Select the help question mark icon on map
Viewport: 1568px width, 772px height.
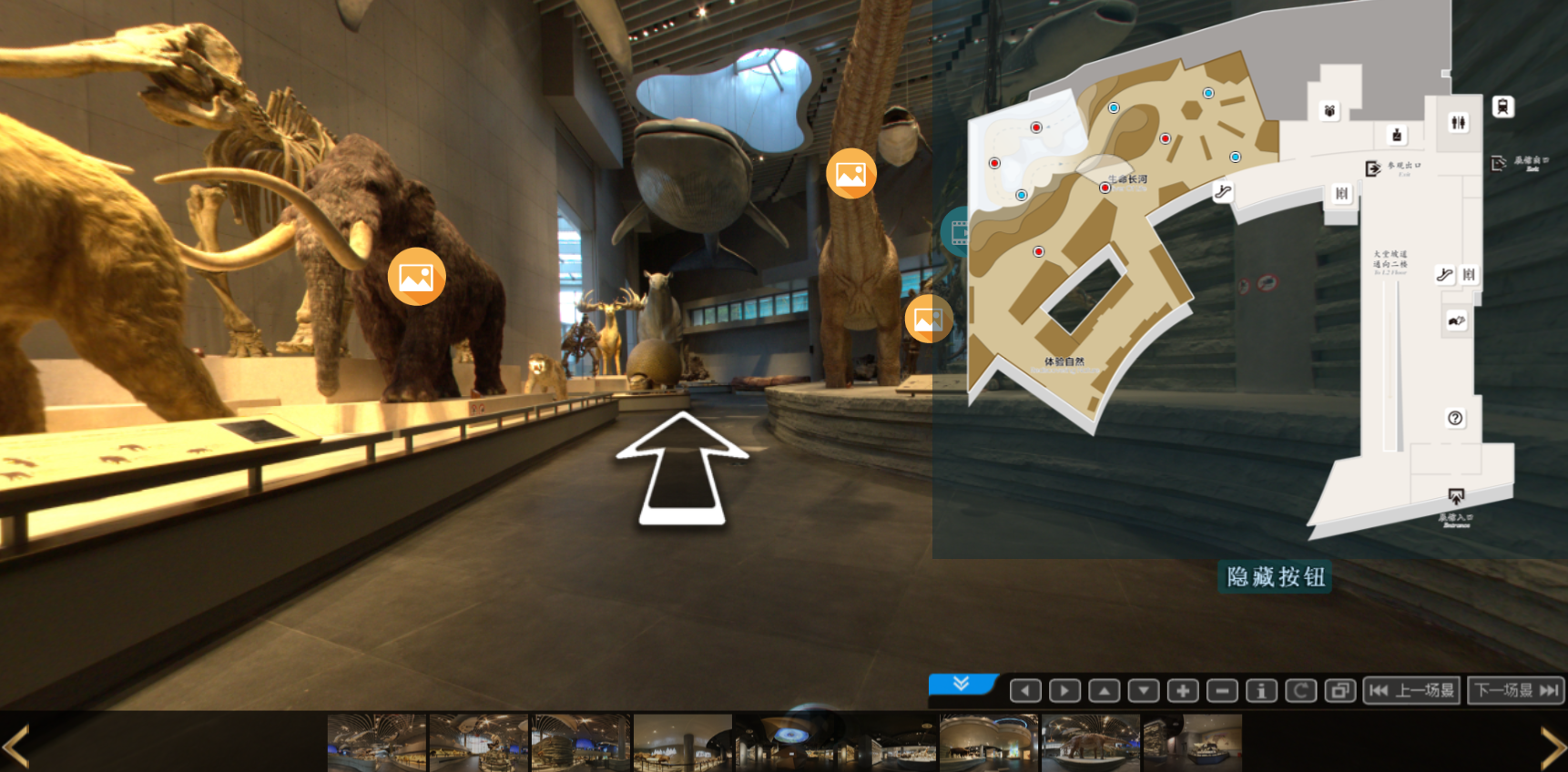click(x=1455, y=418)
